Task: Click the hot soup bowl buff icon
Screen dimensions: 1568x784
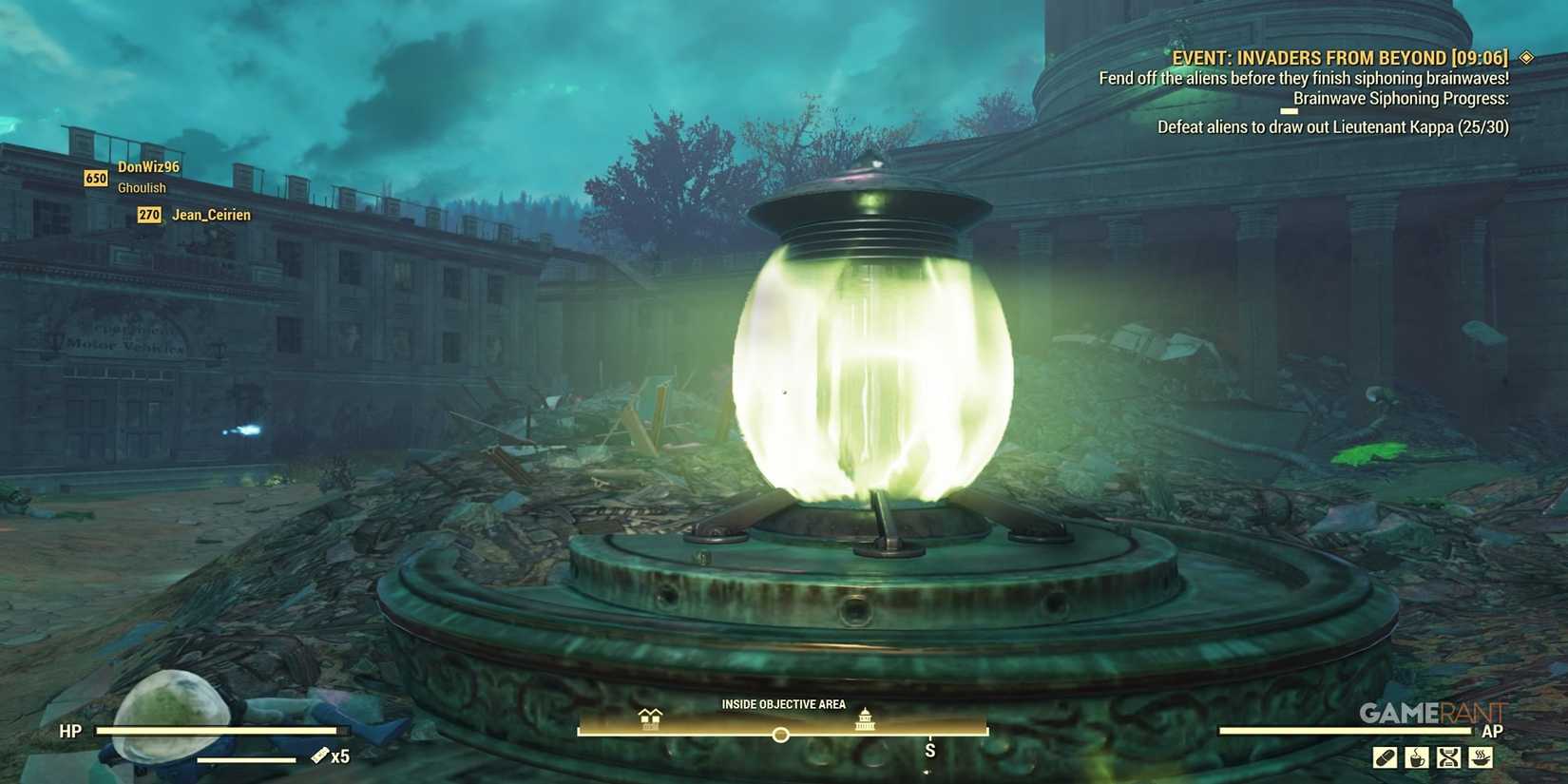Action: [x=1480, y=757]
